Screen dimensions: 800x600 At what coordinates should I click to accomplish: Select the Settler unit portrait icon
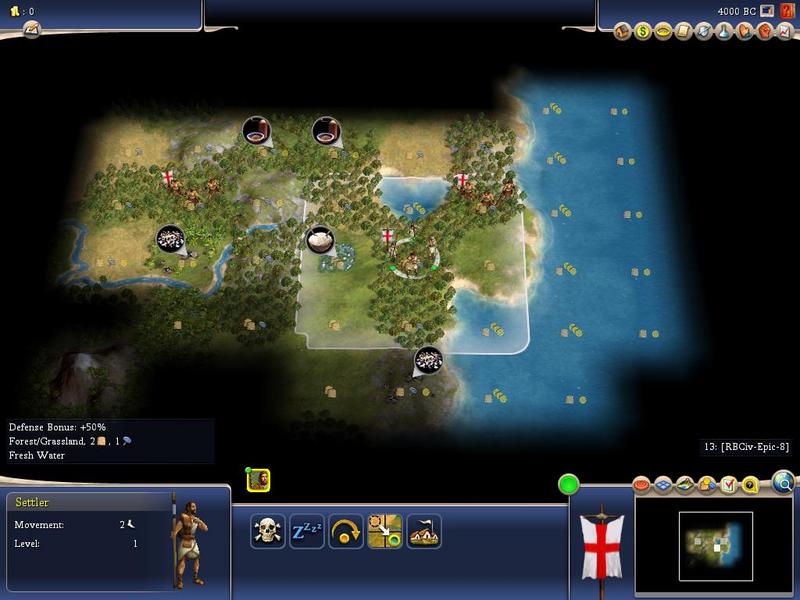(x=258, y=480)
